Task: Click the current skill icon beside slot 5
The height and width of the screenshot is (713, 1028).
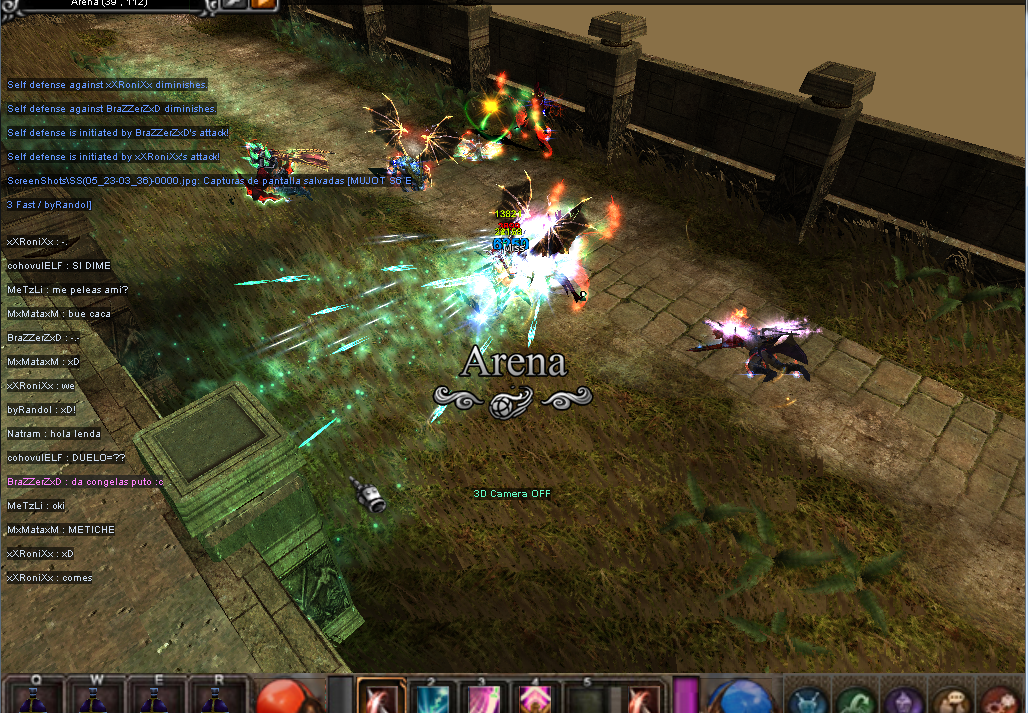Action: coord(640,698)
